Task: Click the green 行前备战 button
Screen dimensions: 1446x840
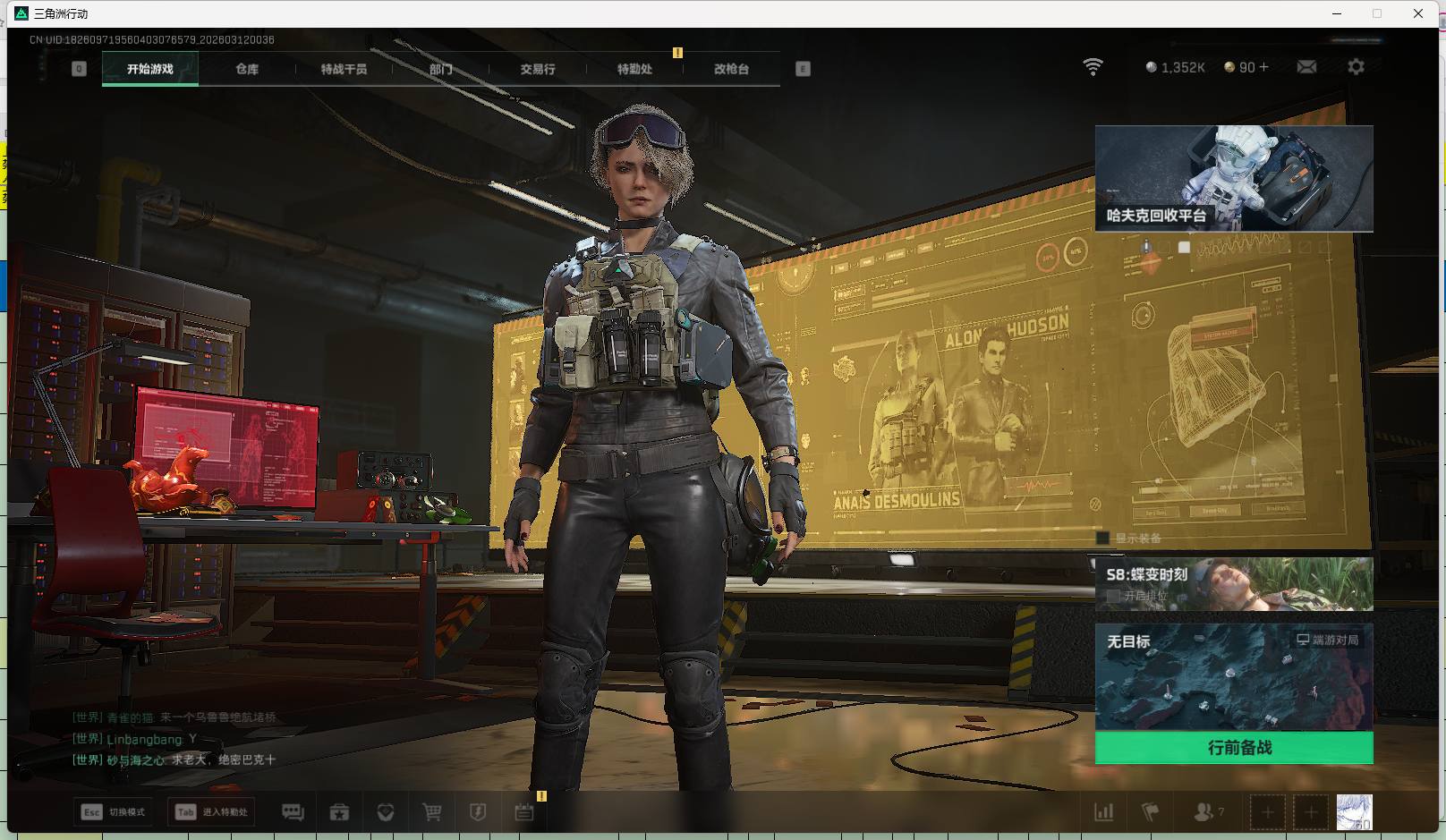Action: (x=1234, y=748)
